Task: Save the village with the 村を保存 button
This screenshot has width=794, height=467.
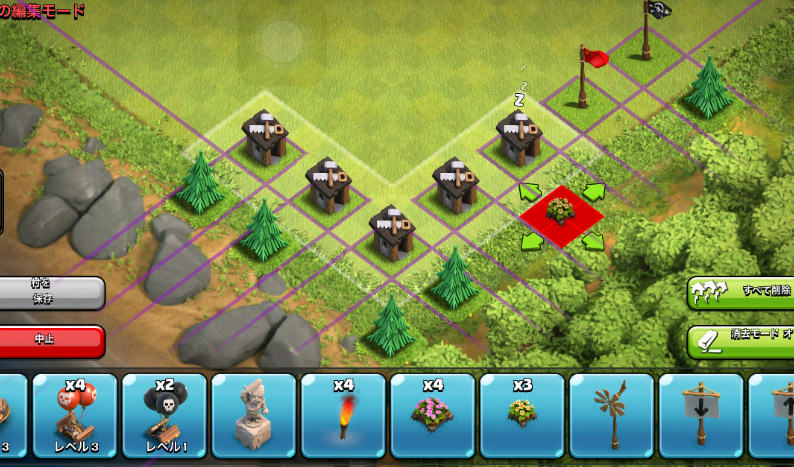Action: (x=52, y=292)
